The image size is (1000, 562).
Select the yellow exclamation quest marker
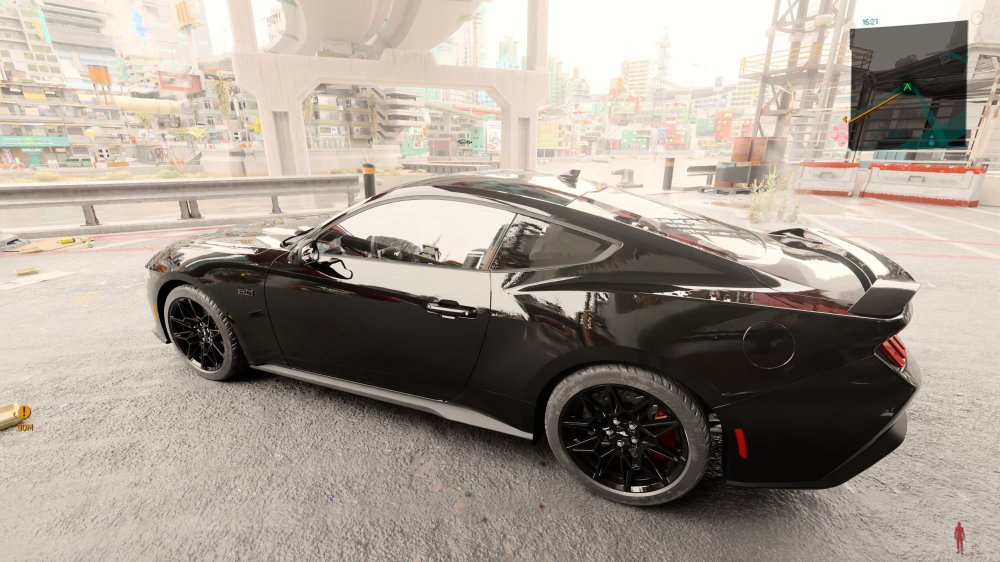pyautogui.click(x=23, y=411)
